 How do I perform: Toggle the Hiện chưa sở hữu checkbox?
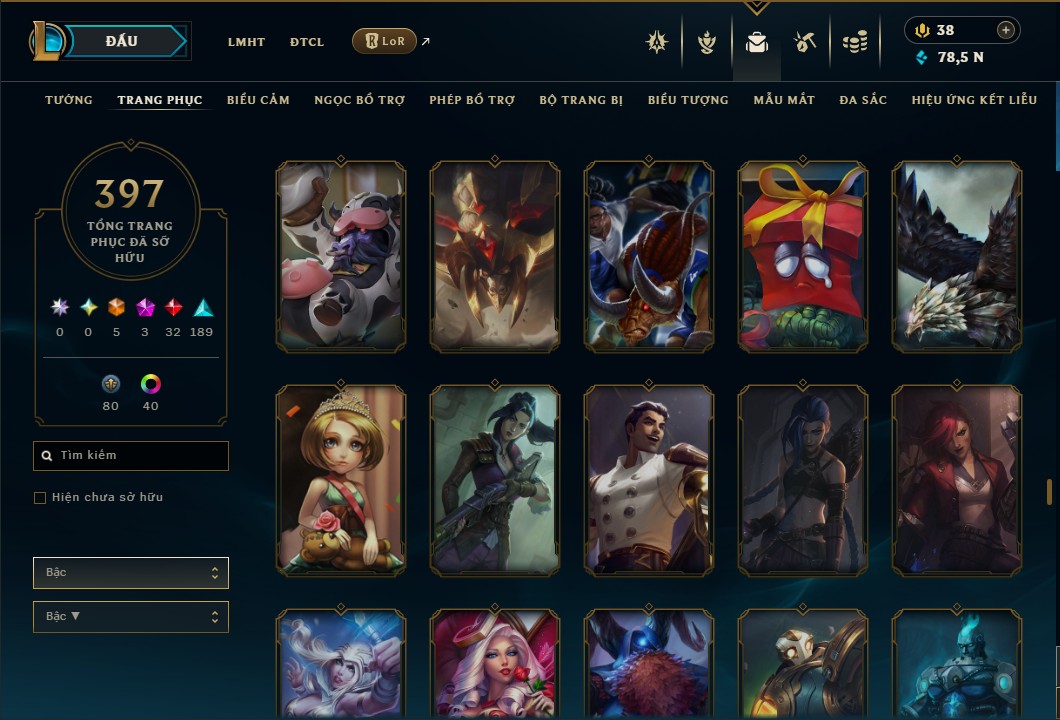tap(40, 498)
